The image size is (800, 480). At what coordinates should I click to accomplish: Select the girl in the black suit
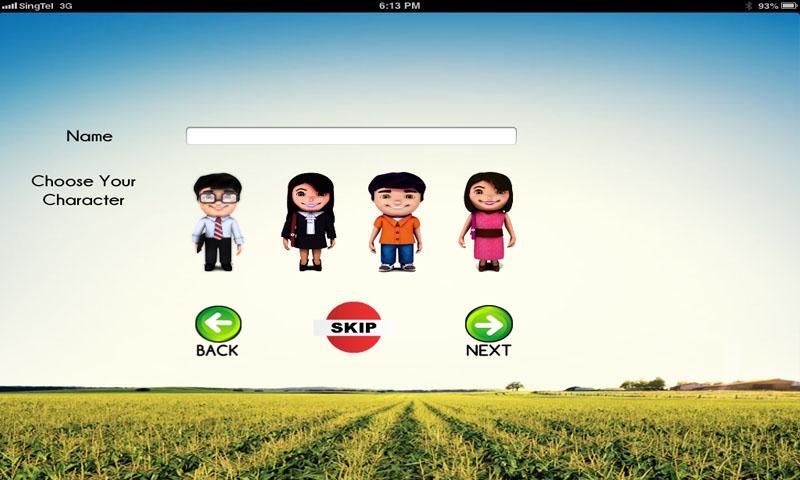tap(308, 222)
